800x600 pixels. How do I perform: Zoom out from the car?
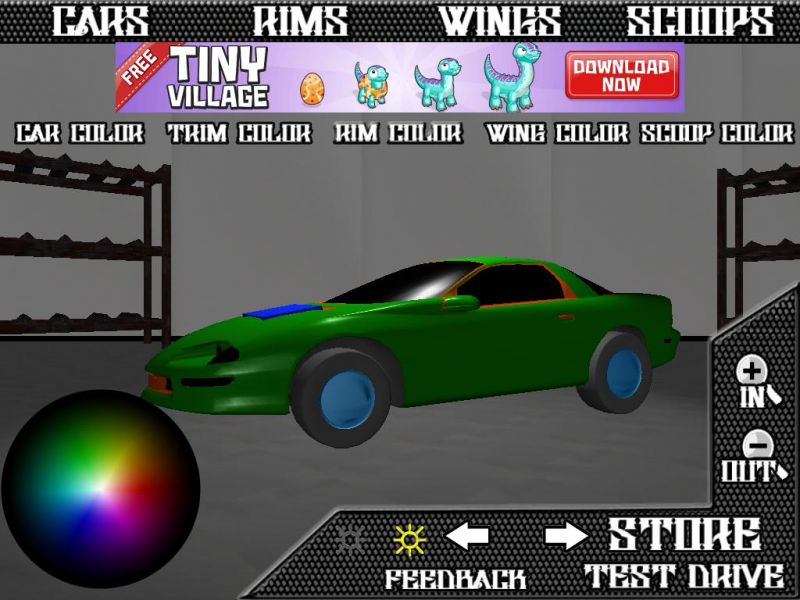click(x=752, y=457)
